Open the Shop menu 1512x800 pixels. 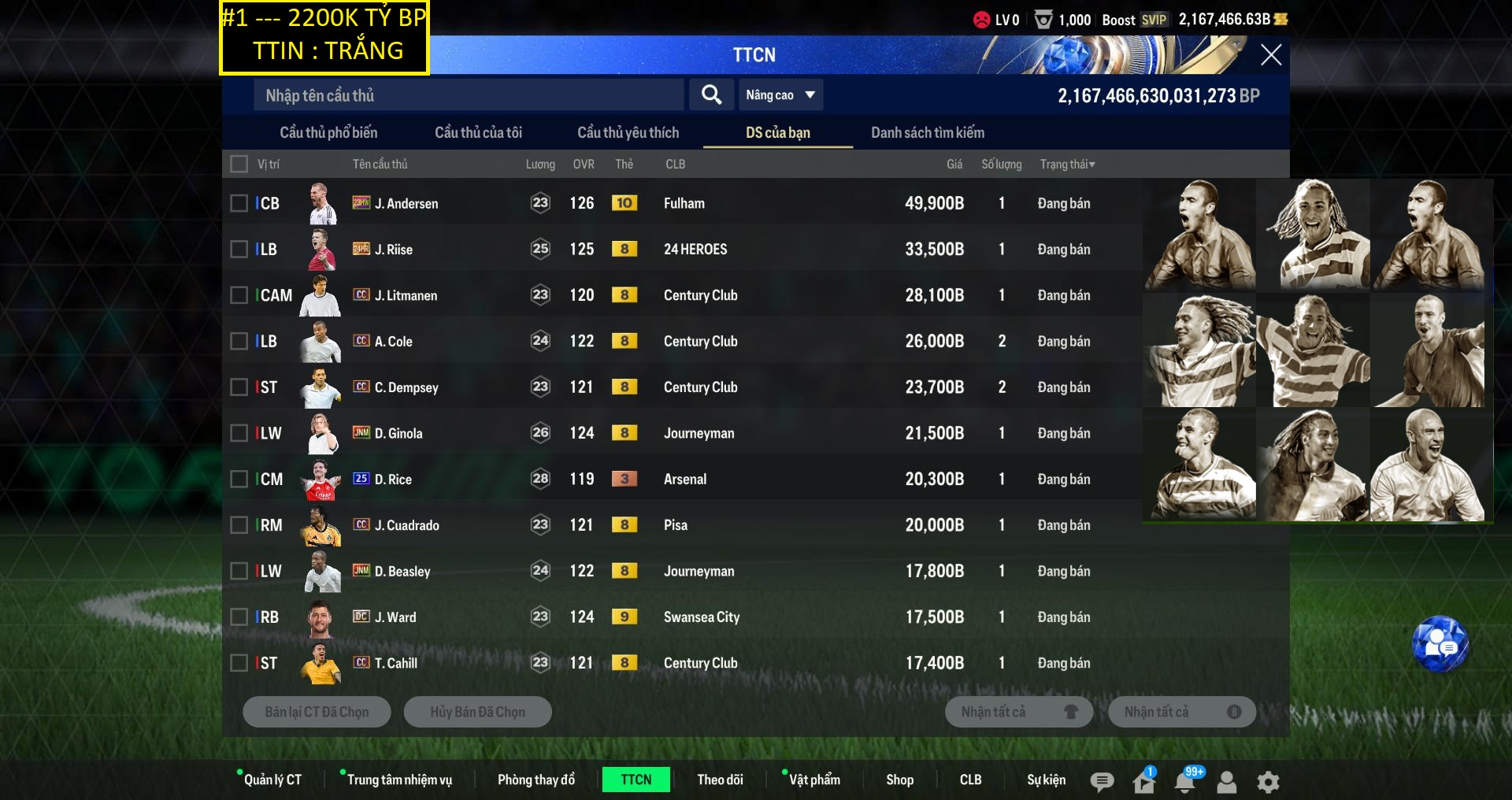tap(899, 780)
